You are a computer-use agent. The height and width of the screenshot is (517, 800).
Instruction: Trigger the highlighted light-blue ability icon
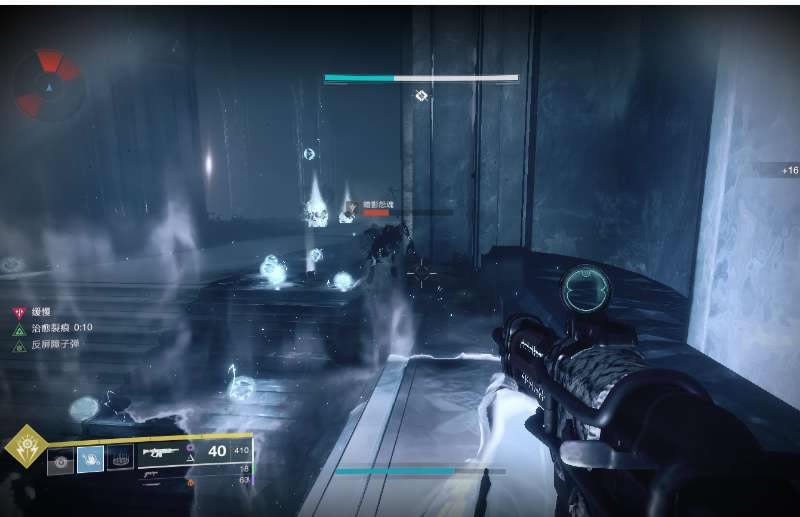pyautogui.click(x=91, y=459)
